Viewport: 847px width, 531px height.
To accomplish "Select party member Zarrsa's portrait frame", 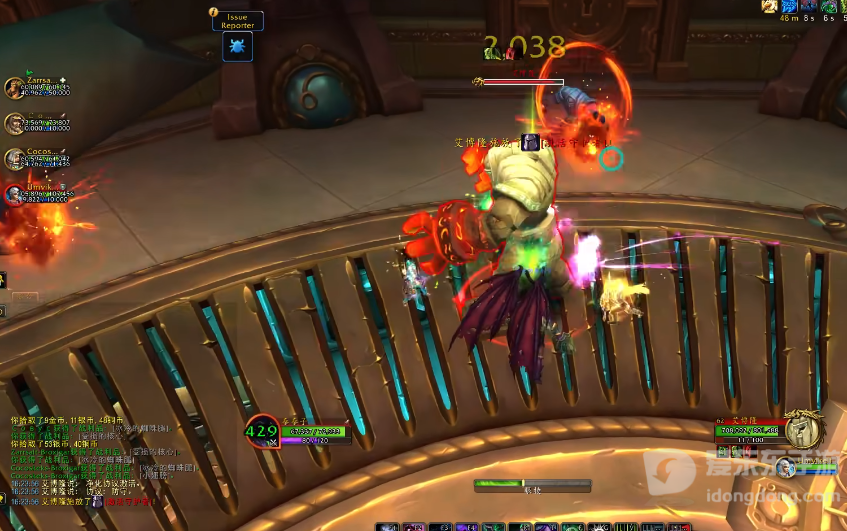I will (x=15, y=88).
